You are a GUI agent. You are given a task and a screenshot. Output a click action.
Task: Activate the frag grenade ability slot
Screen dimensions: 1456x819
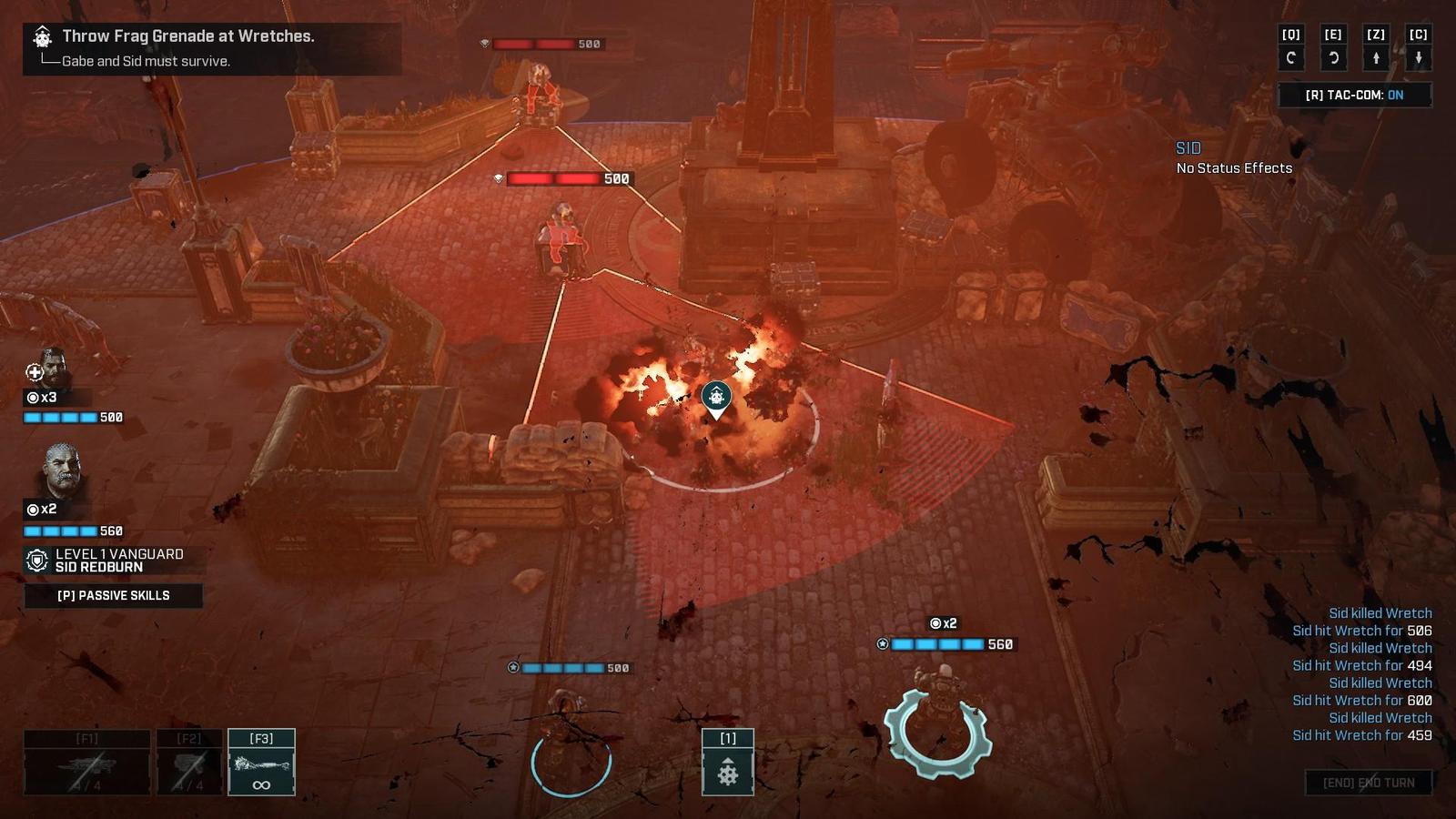point(727,763)
